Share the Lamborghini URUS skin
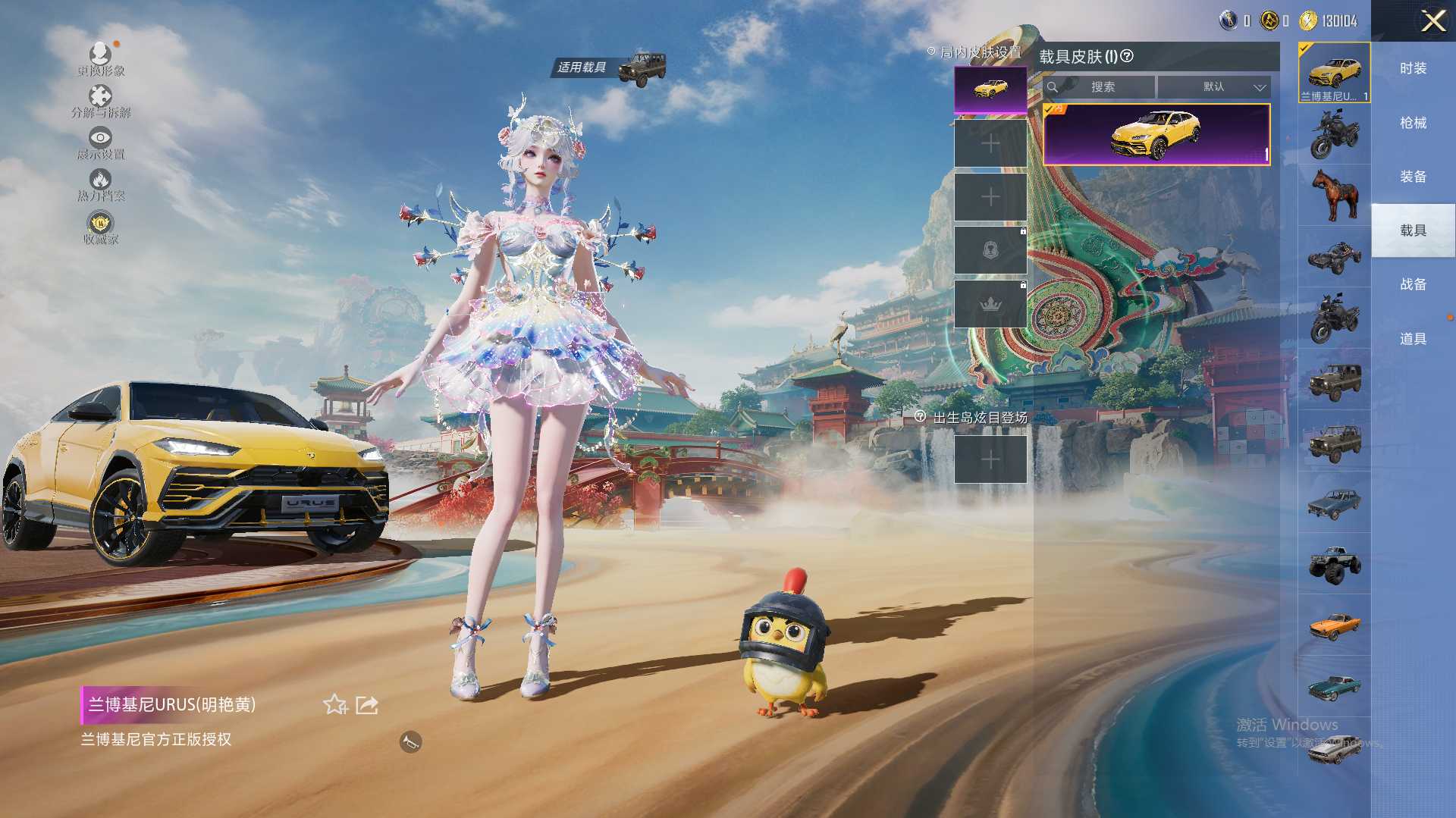The width and height of the screenshot is (1456, 818). [x=367, y=705]
